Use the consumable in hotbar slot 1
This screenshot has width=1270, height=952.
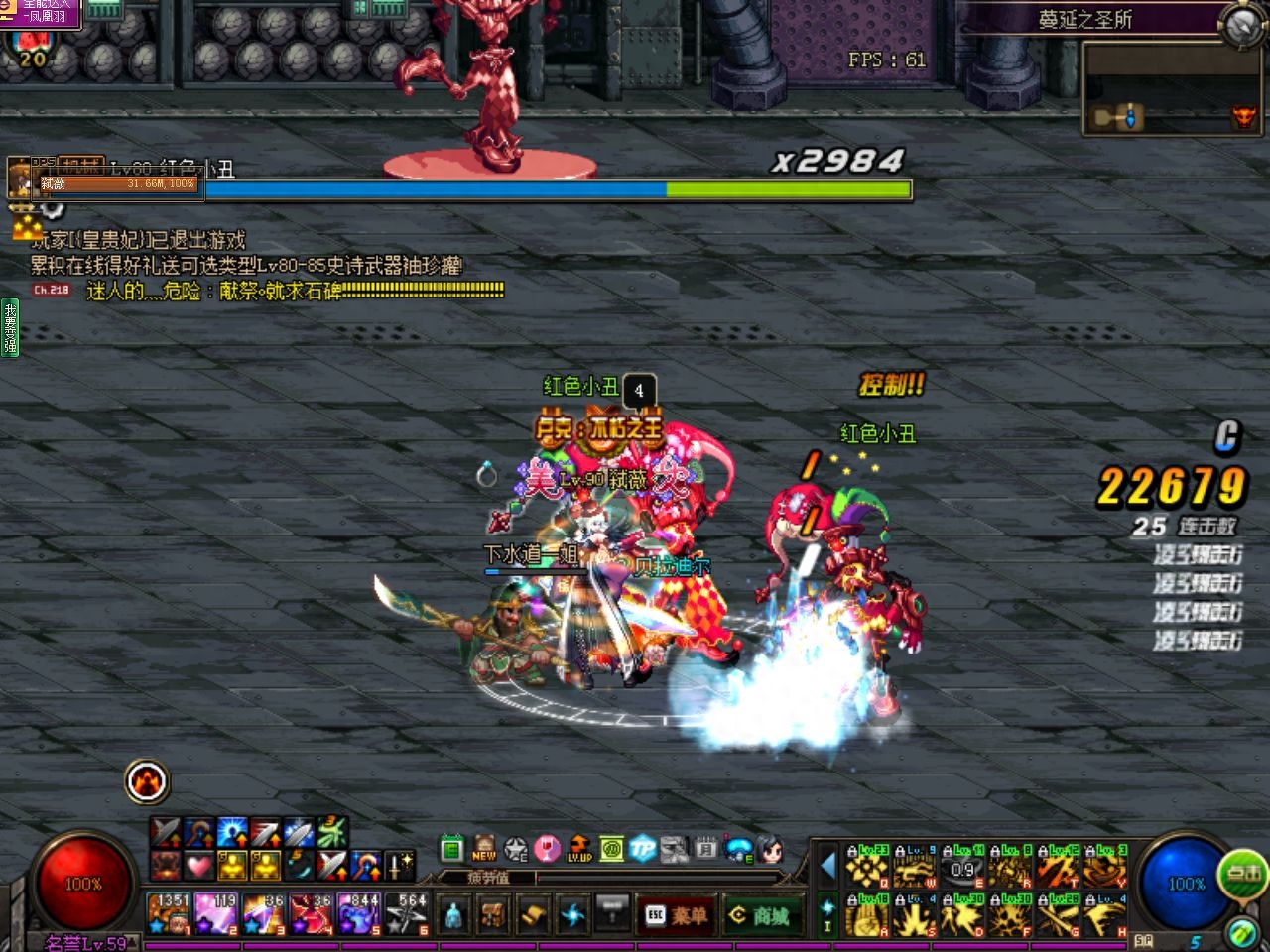pyautogui.click(x=169, y=913)
